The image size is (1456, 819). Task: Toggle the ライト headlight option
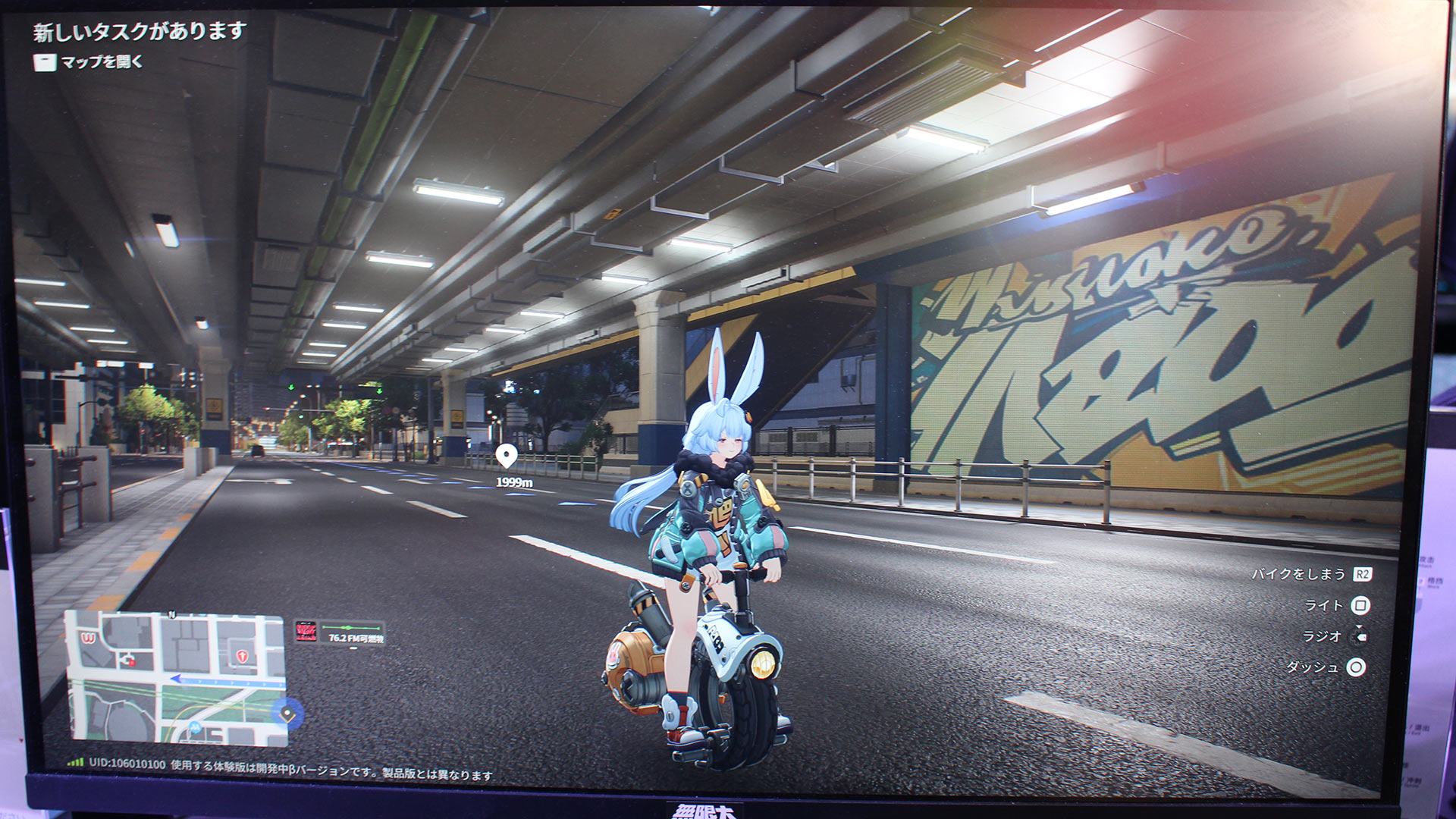(x=1324, y=605)
